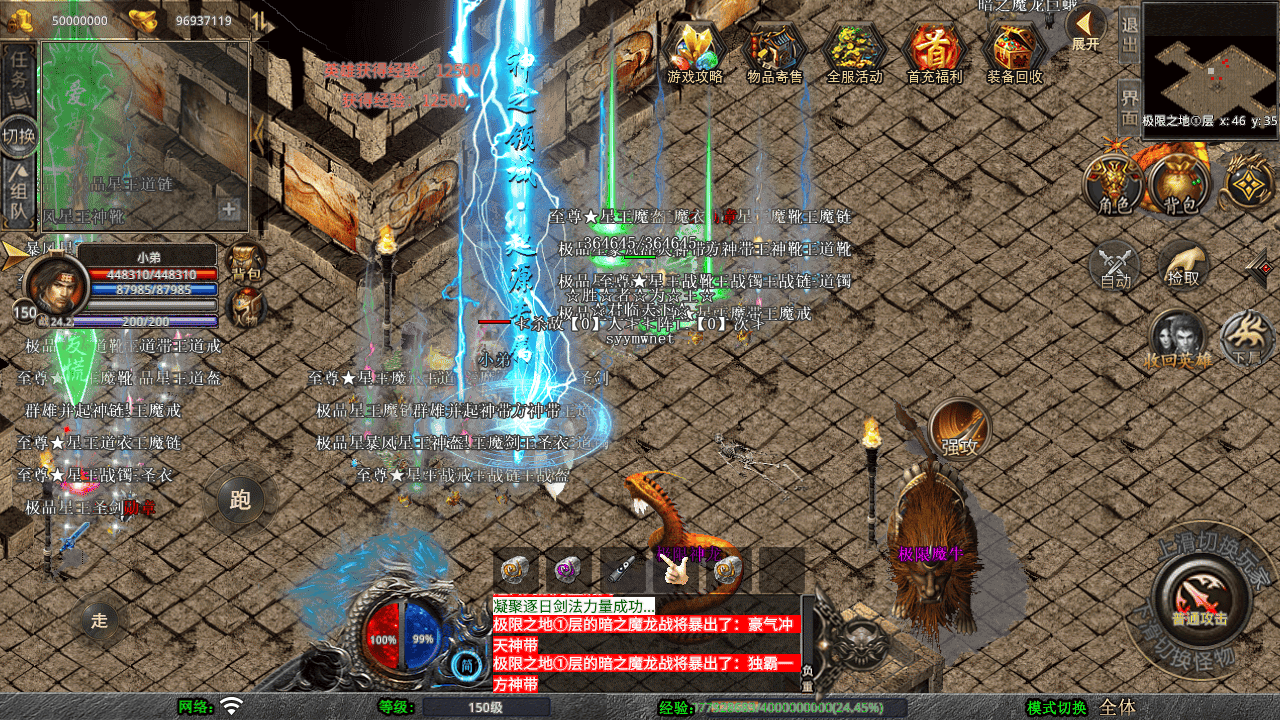Click the 展开 expand arrow button

pos(1085,28)
